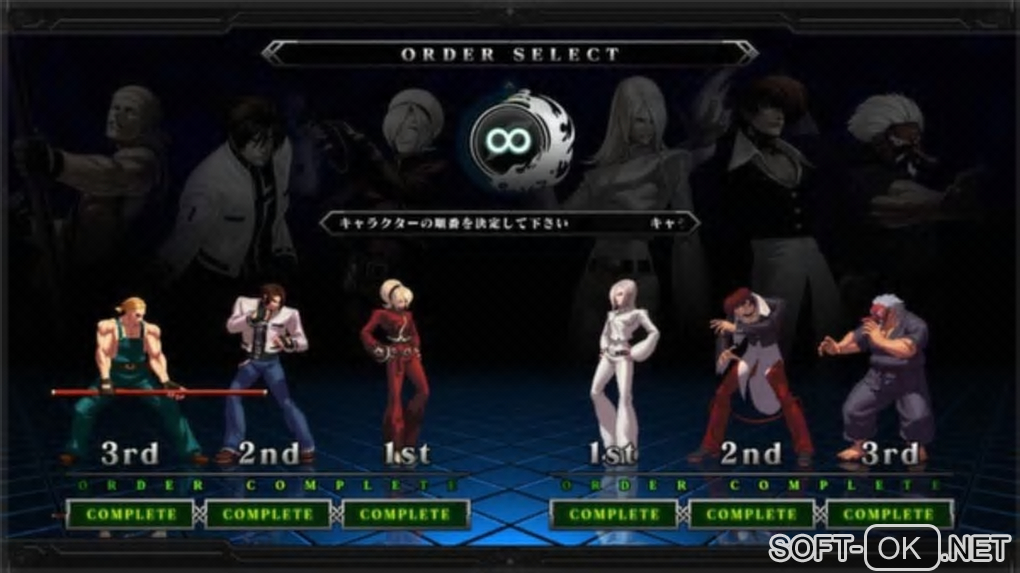This screenshot has width=1020, height=573.
Task: Choose COMPLETE beneath the red-suited blonde woman
Action: coord(405,514)
